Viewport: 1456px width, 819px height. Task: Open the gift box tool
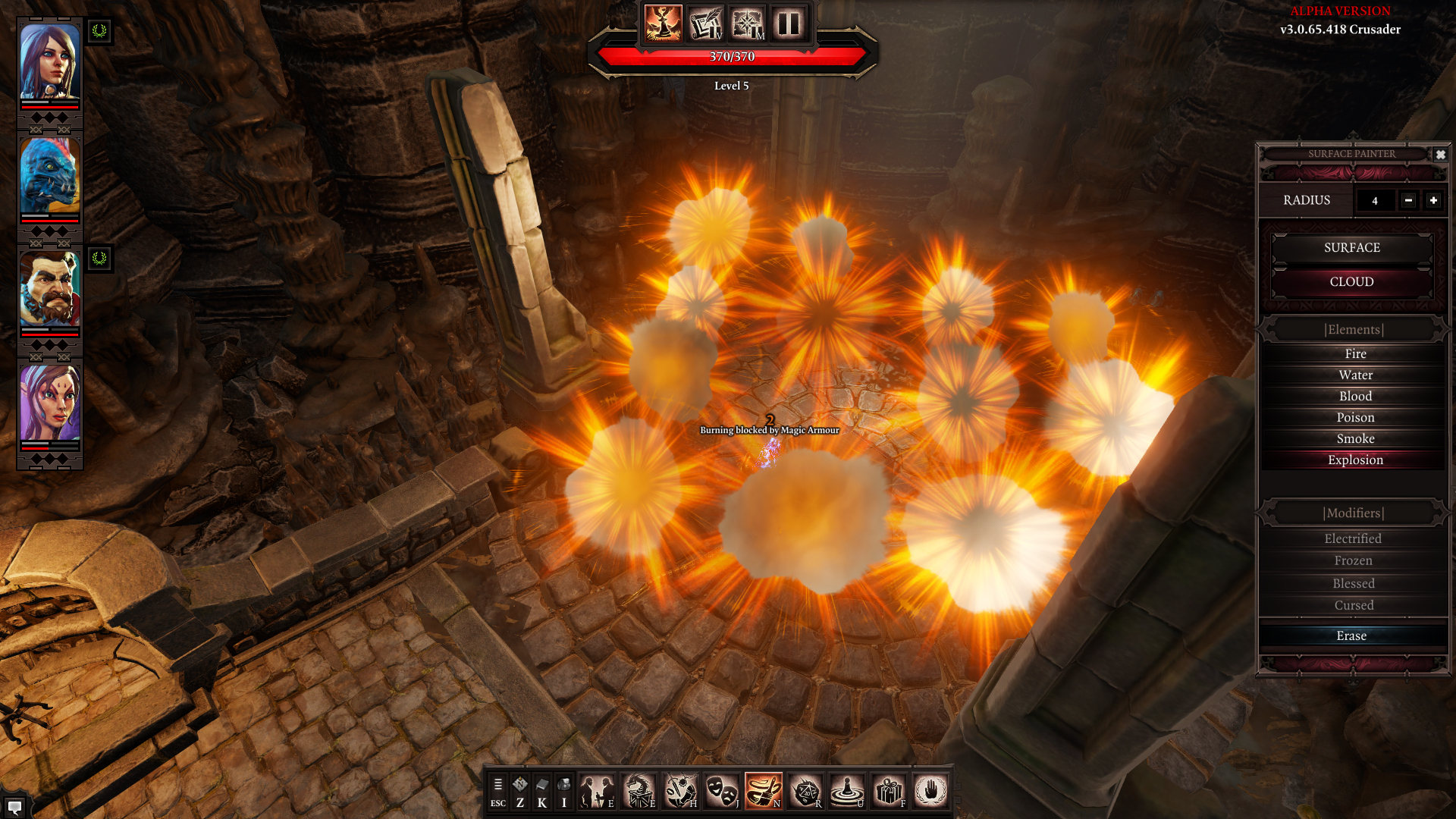point(889,792)
